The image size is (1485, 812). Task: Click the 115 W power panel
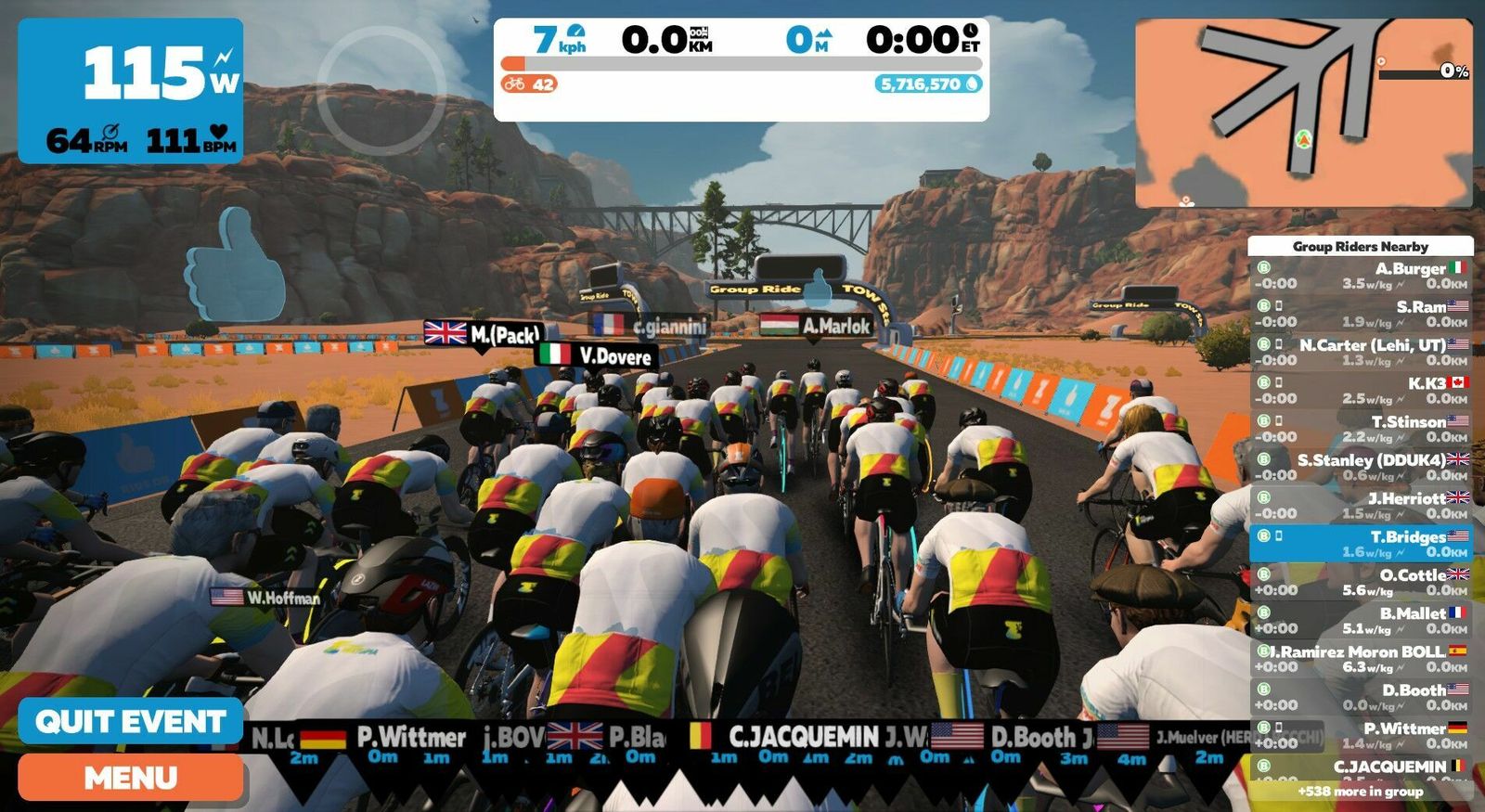point(131,91)
